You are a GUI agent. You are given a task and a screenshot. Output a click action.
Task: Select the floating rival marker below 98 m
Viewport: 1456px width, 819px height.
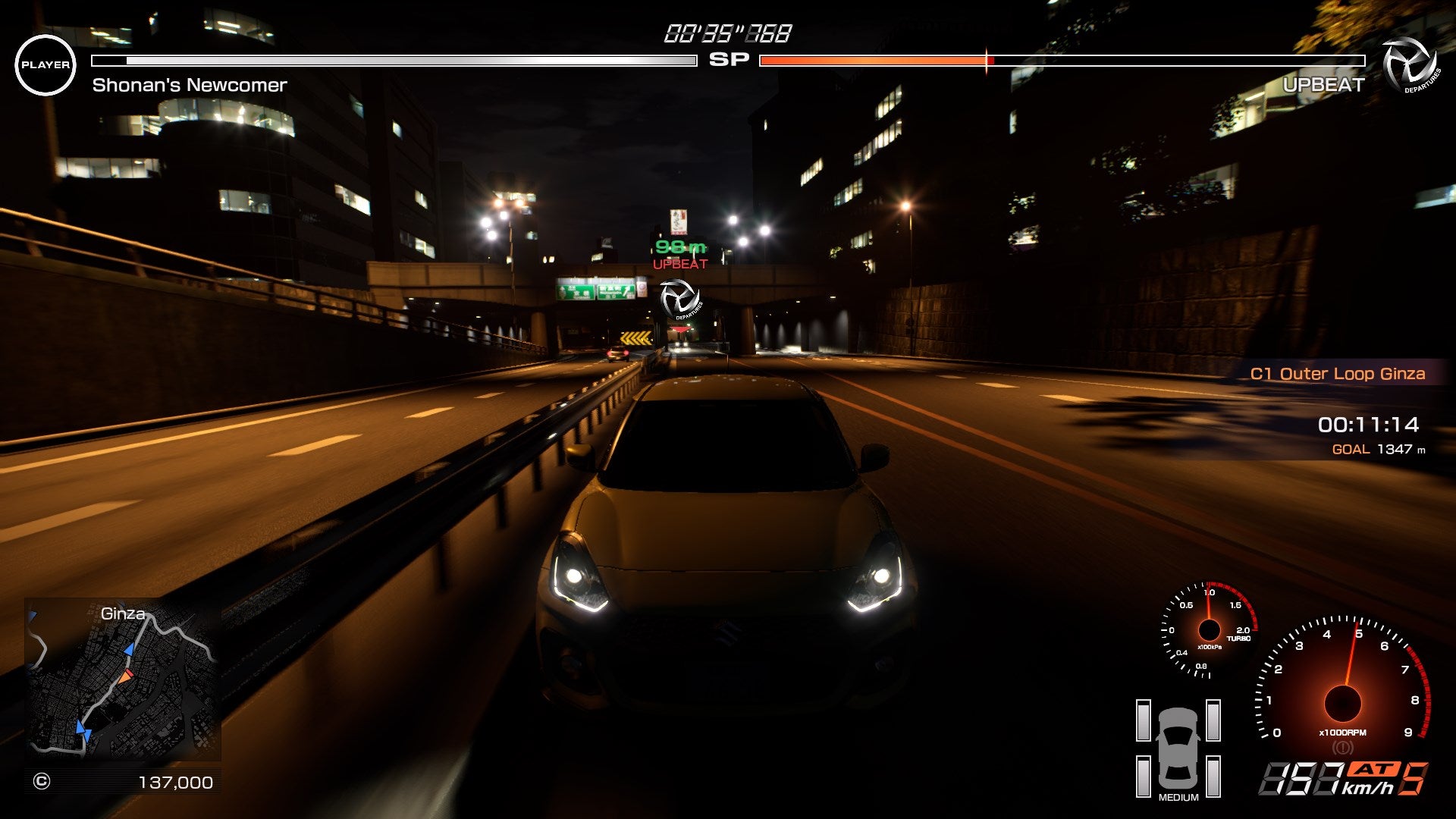[x=679, y=298]
